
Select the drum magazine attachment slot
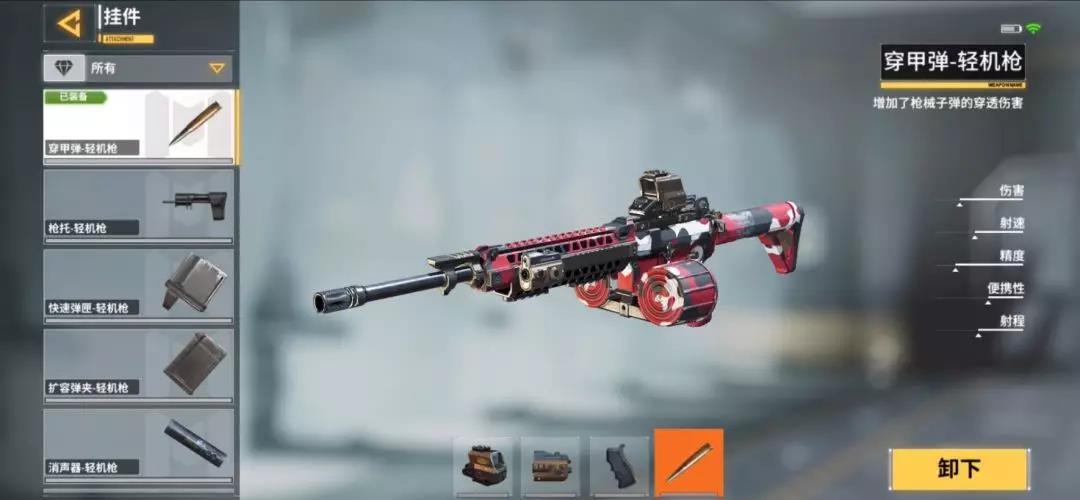[x=550, y=465]
